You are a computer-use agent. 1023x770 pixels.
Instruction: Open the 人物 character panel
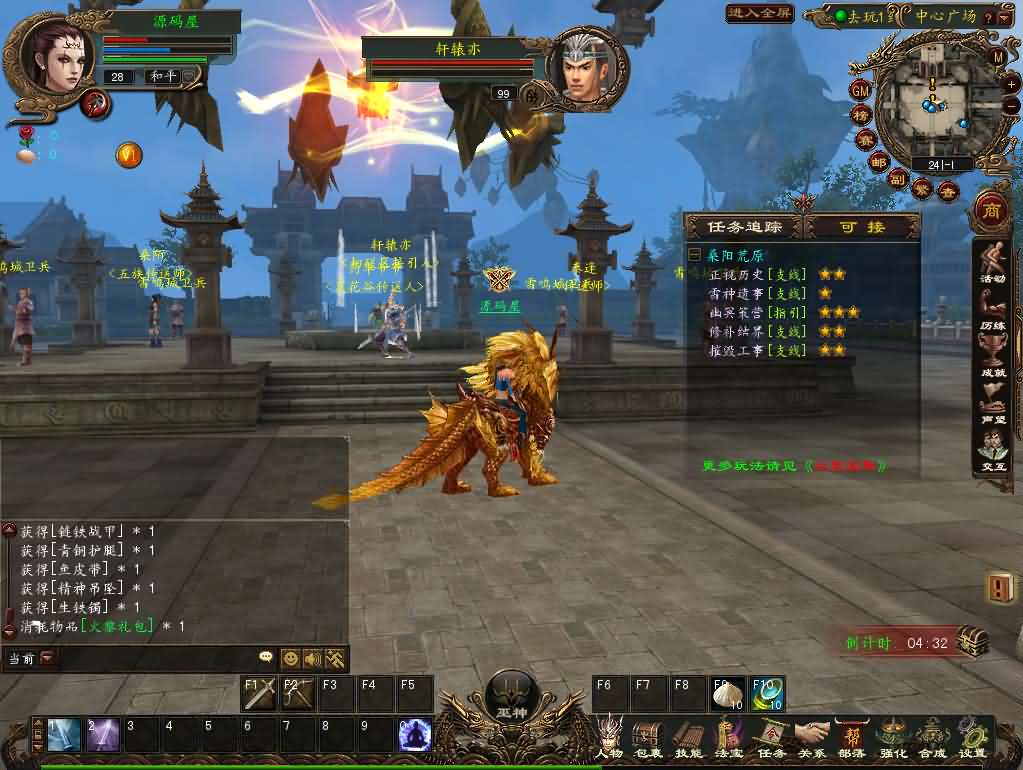(x=608, y=736)
